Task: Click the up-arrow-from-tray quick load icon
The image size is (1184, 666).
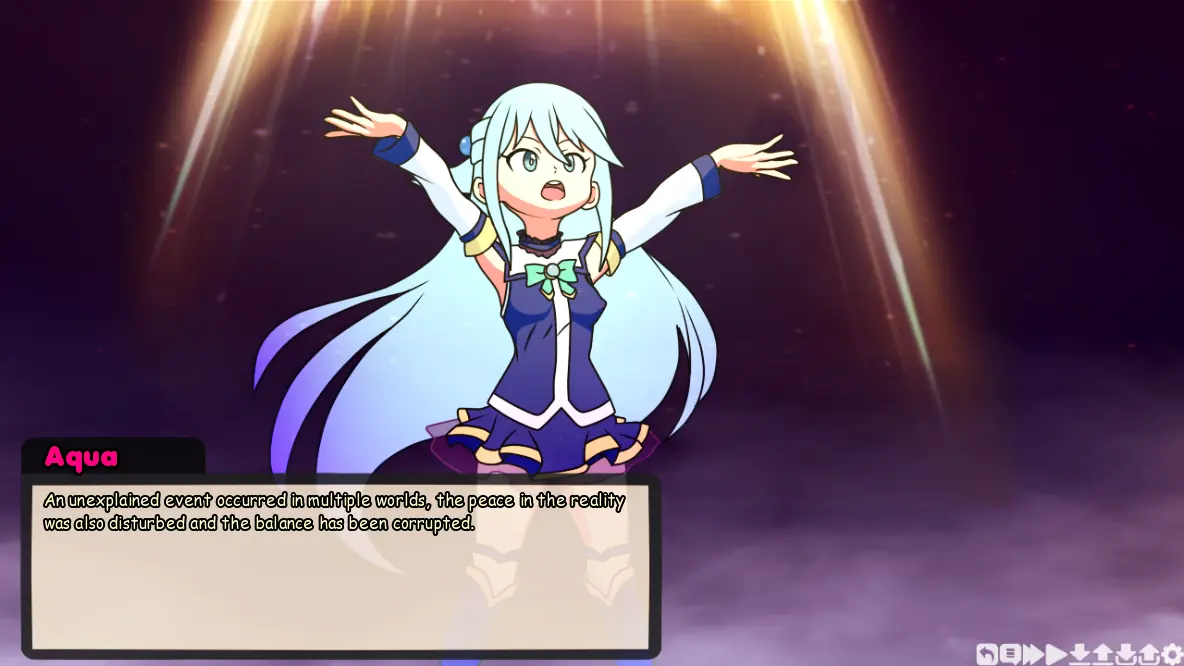Action: pos(1149,654)
